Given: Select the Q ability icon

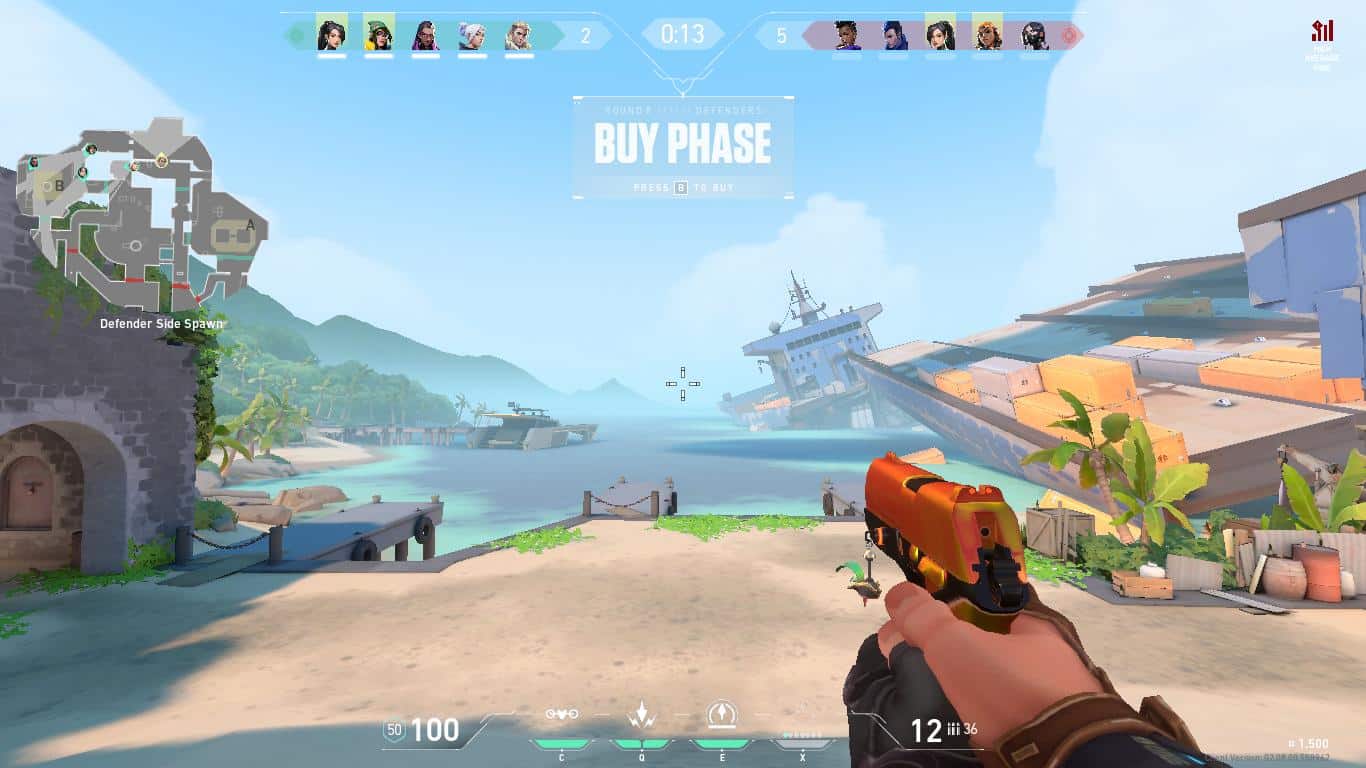Looking at the screenshot, I should coord(641,714).
